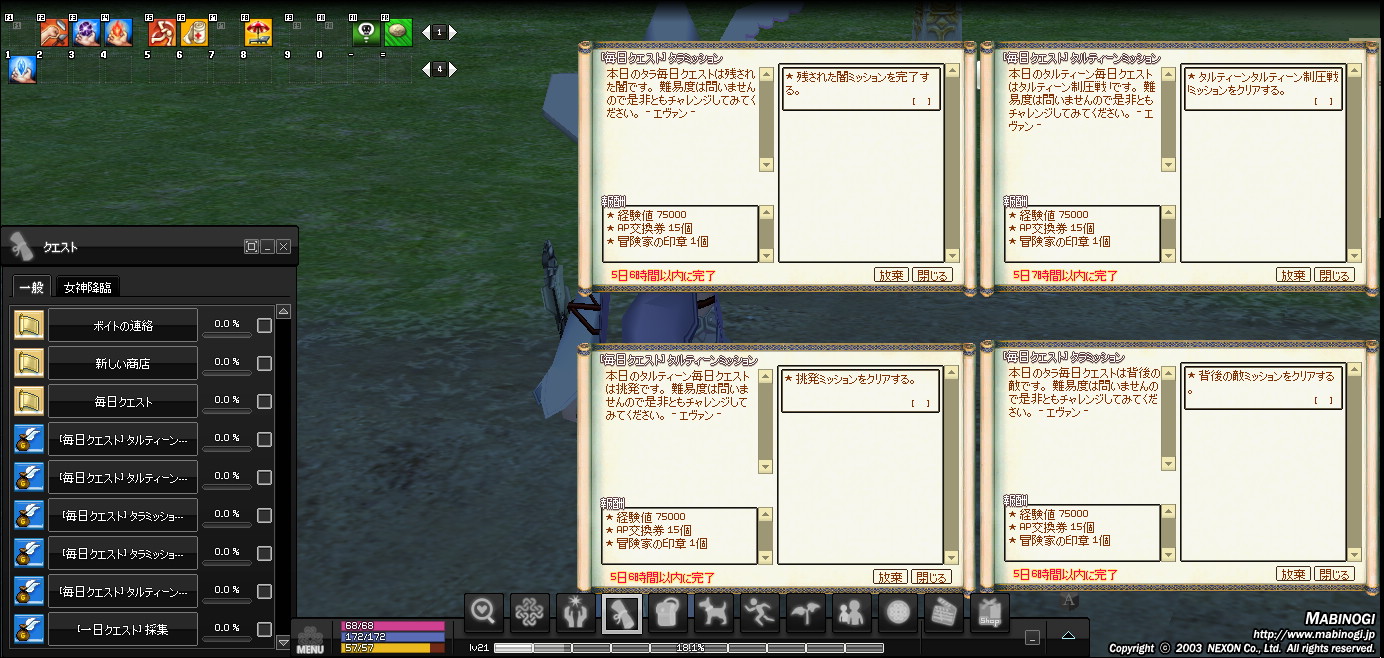Select the skull speech bubble hotkey icon
The height and width of the screenshot is (658, 1384).
367,33
